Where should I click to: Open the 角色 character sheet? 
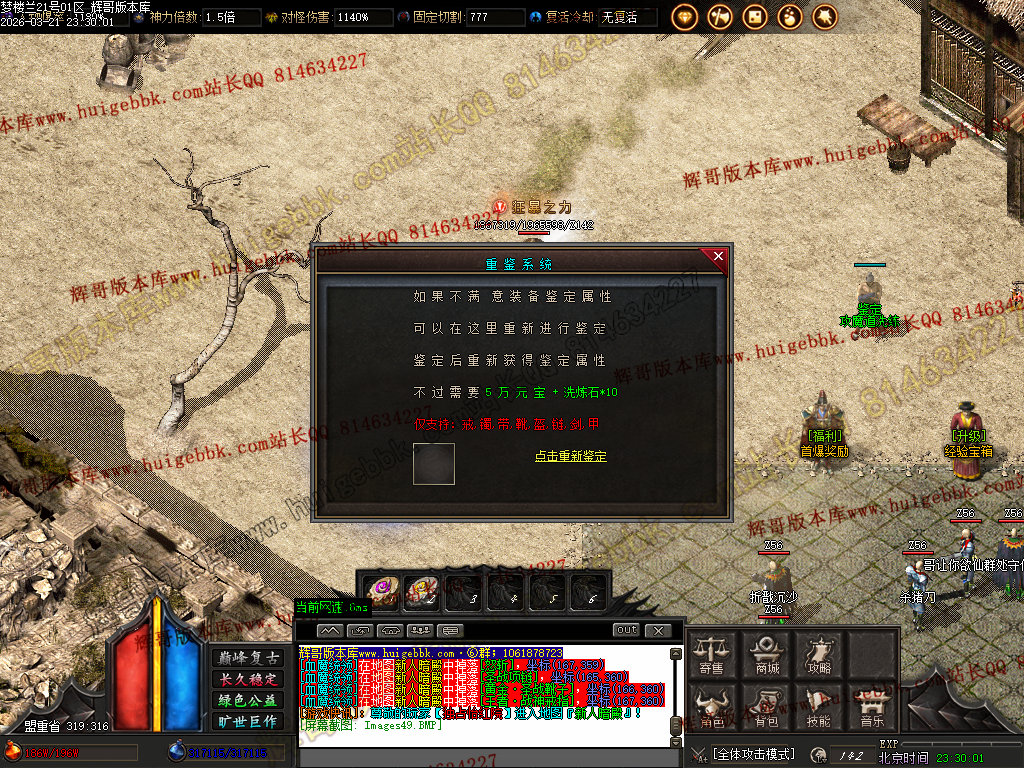[x=712, y=707]
